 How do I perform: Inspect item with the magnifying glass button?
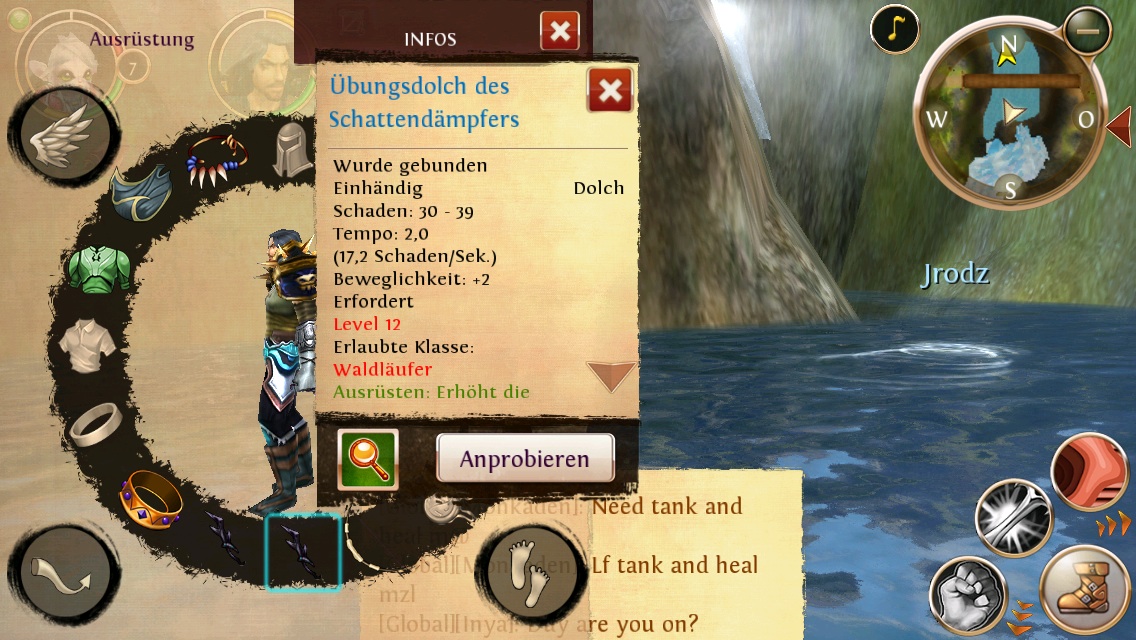(x=368, y=459)
